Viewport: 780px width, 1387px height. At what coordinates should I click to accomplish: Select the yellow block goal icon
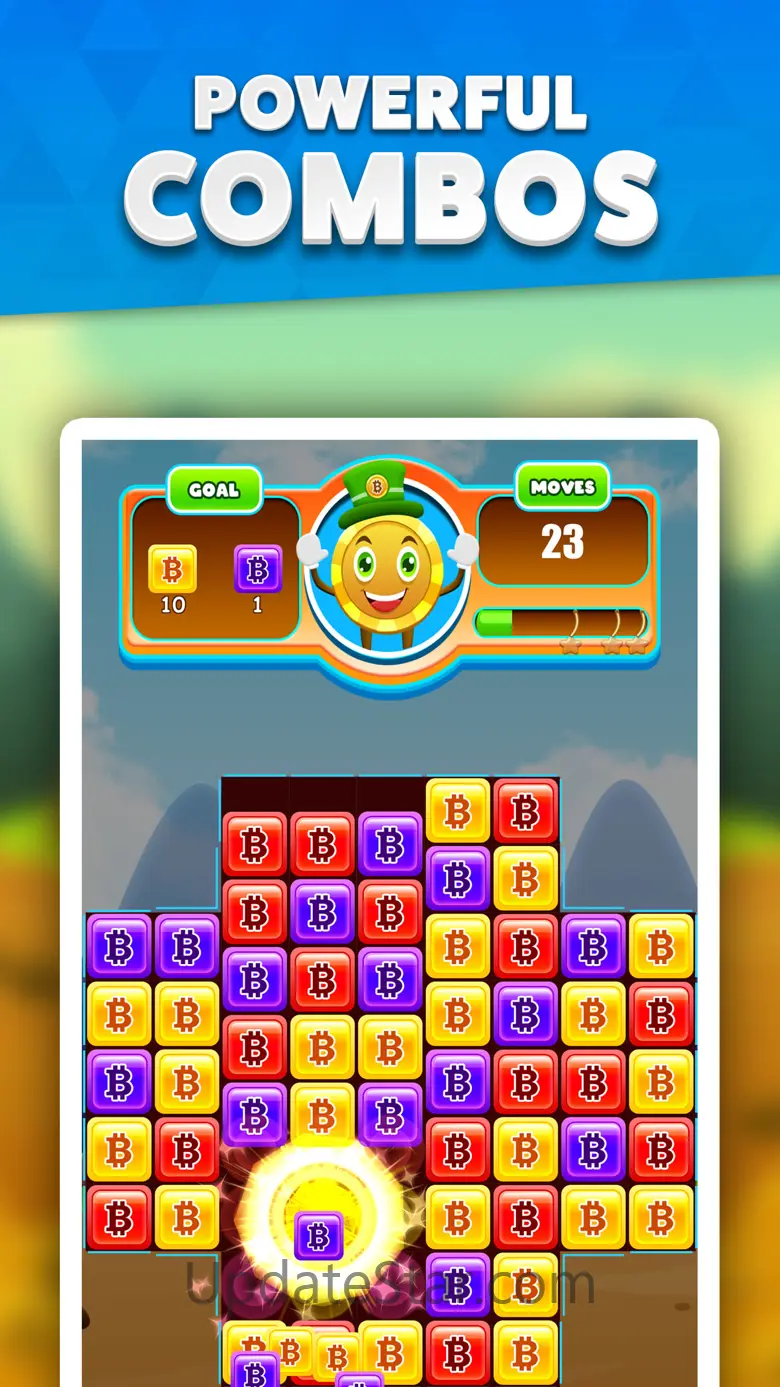(x=172, y=569)
